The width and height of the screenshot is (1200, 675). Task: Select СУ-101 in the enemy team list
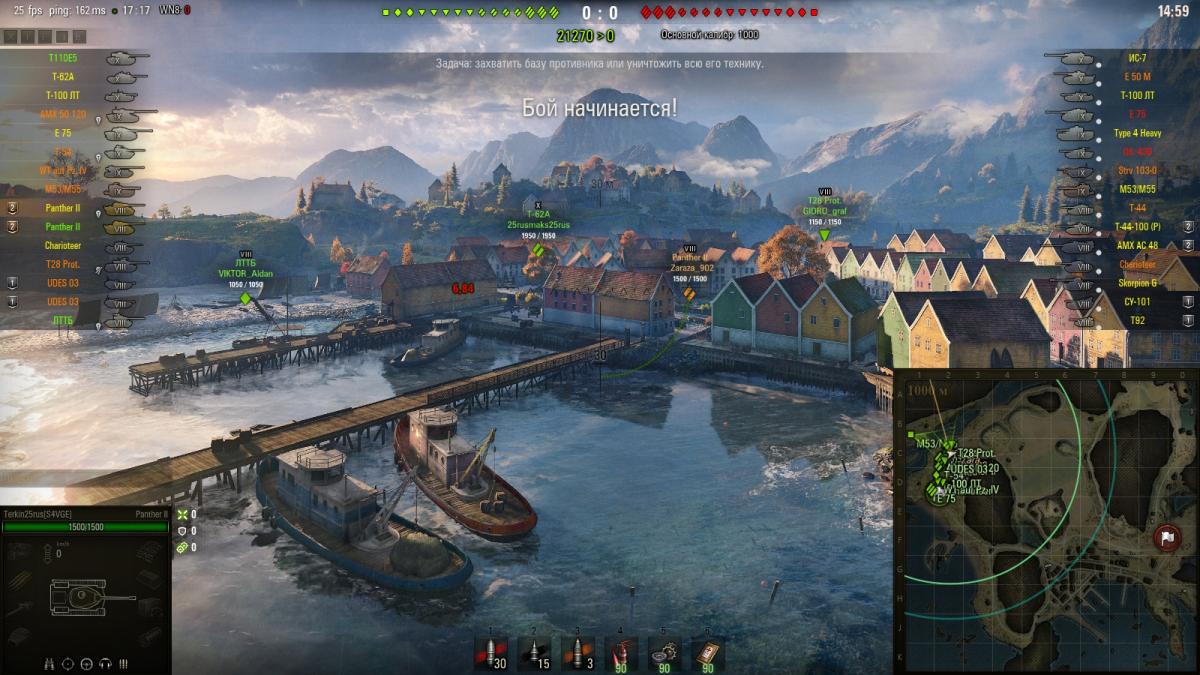pyautogui.click(x=1137, y=301)
